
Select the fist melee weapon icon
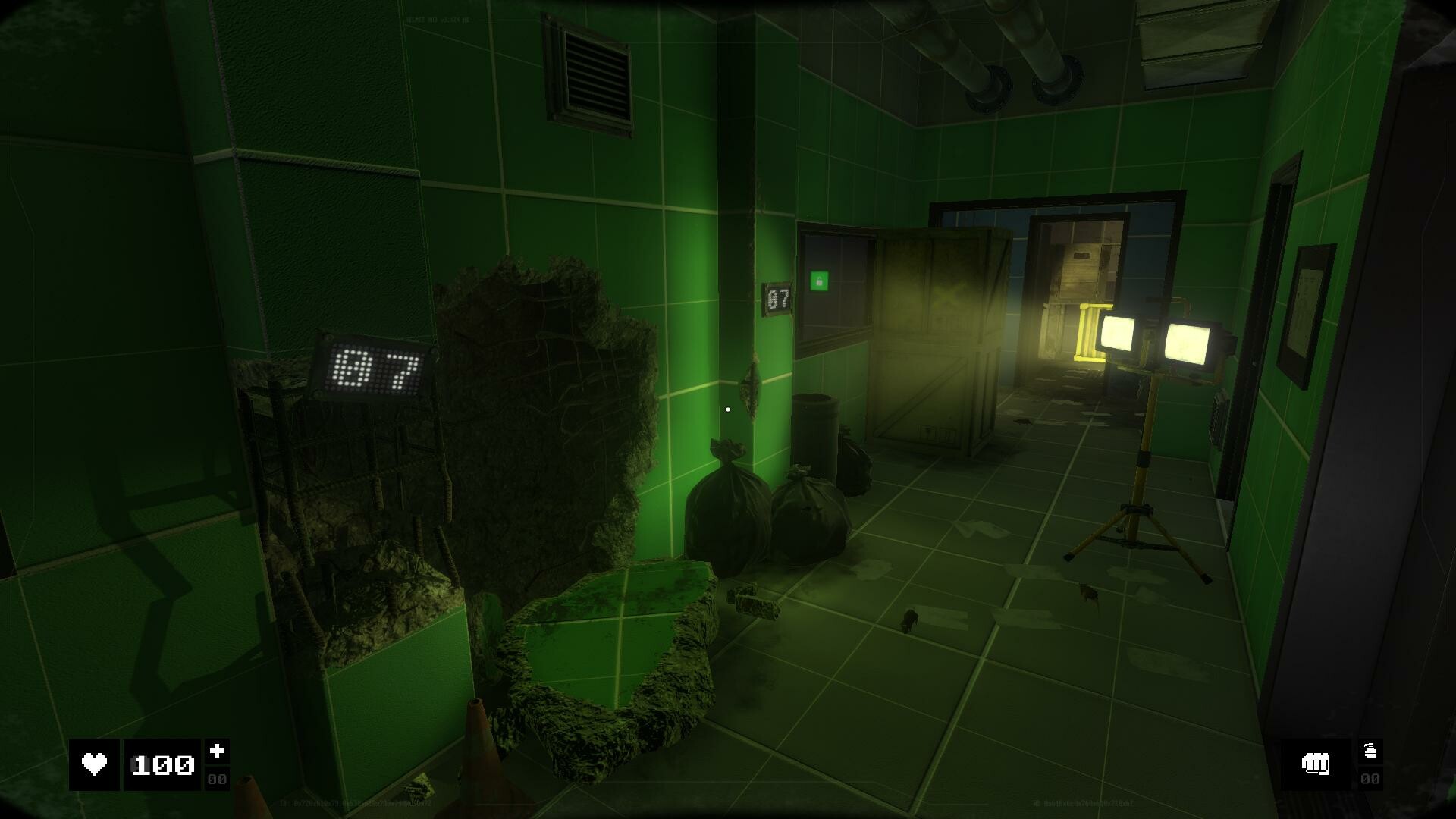click(1317, 764)
